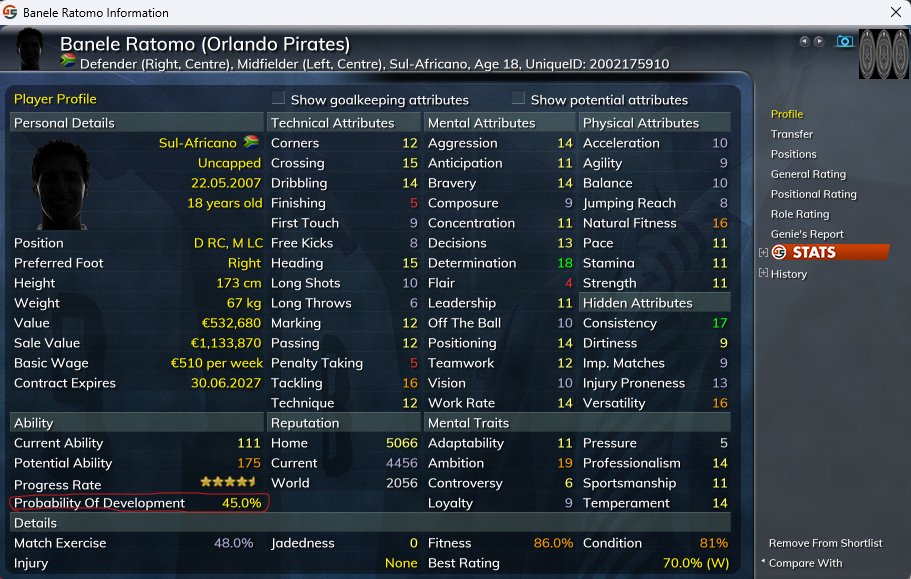Image resolution: width=911 pixels, height=579 pixels.
Task: Expand the STATS tree section
Action: pyautogui.click(x=764, y=253)
